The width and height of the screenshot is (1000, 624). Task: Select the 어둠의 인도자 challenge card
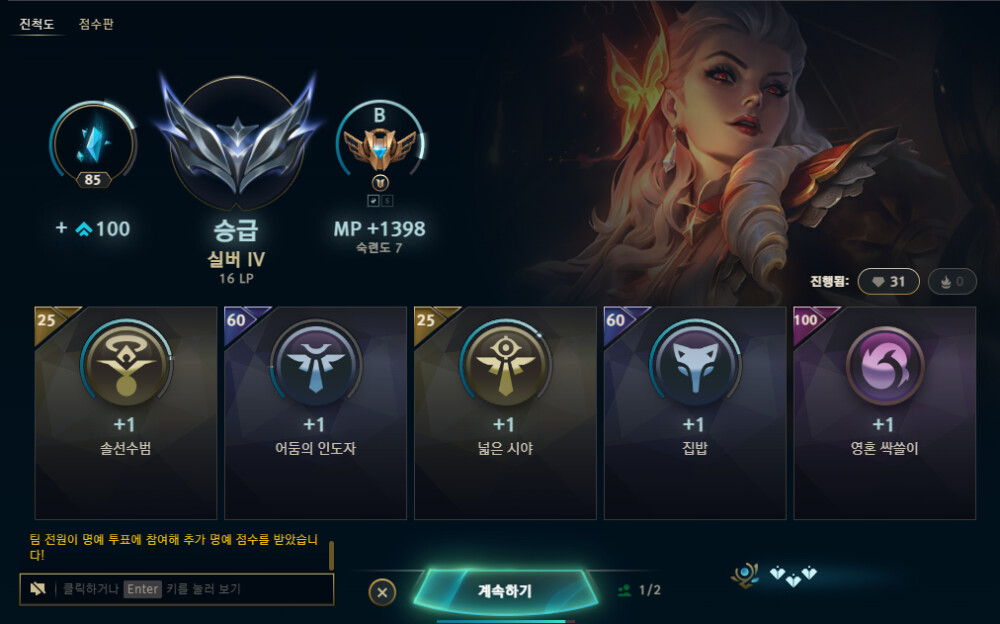pyautogui.click(x=315, y=412)
